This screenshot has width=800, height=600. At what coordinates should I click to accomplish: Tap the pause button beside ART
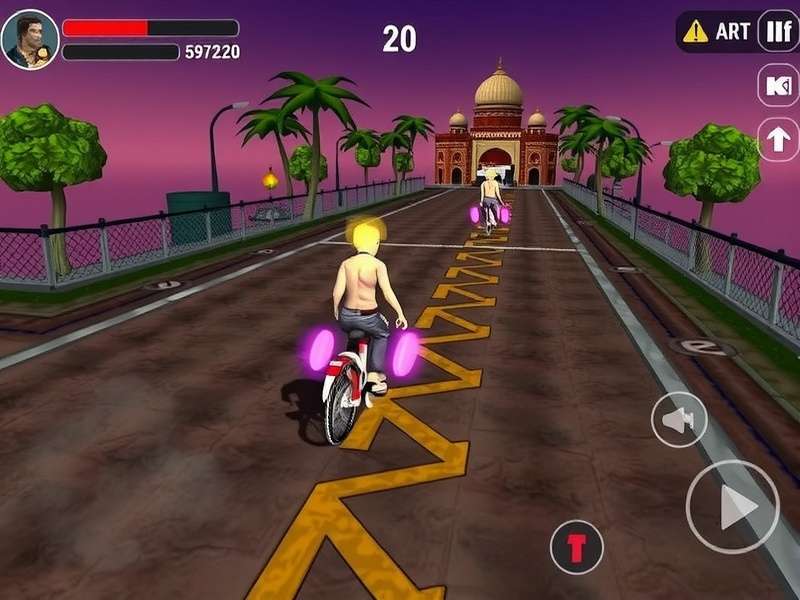(778, 31)
